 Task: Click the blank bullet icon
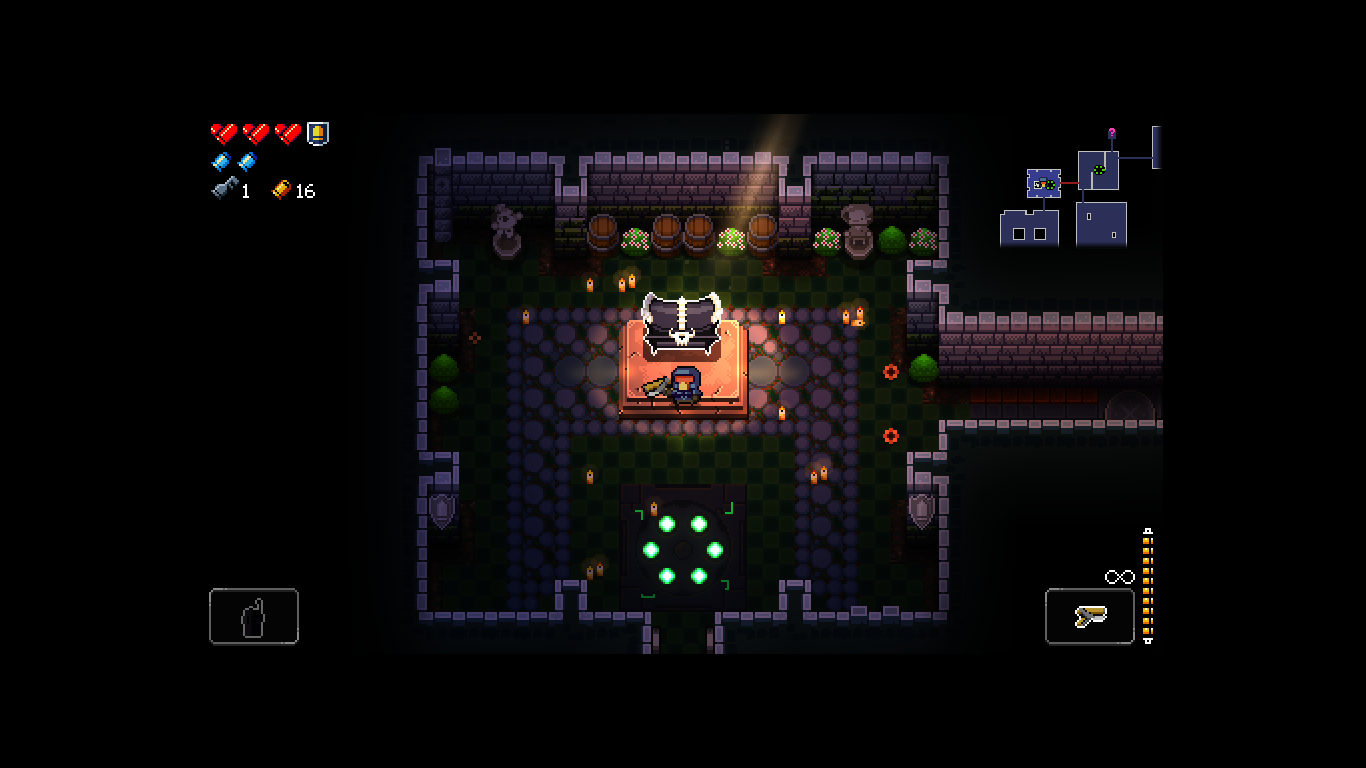pyautogui.click(x=221, y=162)
